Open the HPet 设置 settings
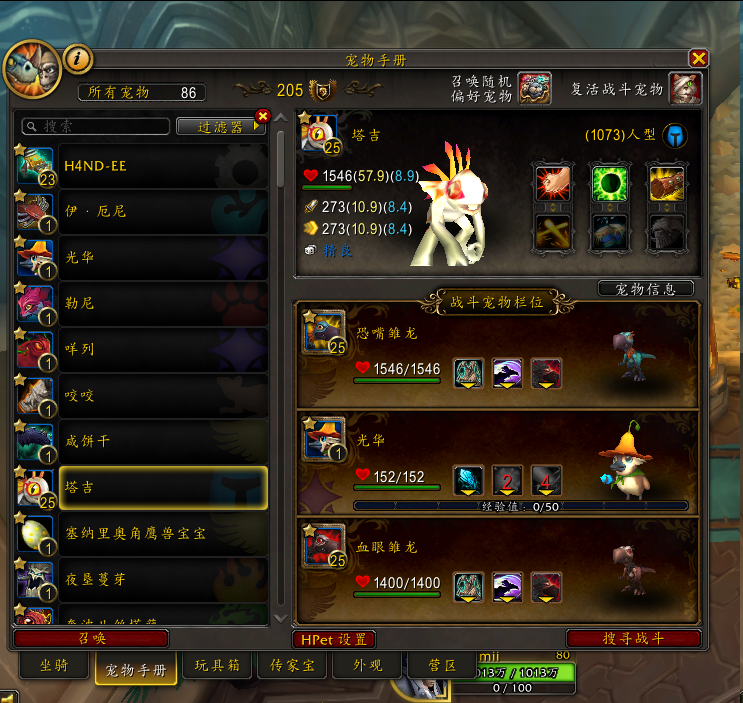 [x=334, y=639]
